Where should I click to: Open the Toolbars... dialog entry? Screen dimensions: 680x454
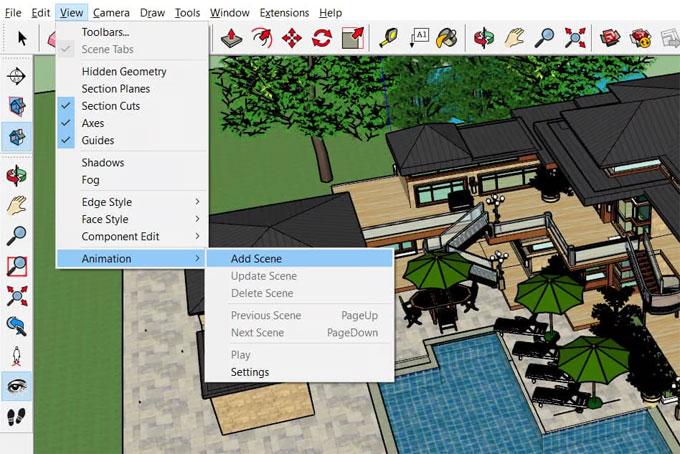click(x=105, y=32)
